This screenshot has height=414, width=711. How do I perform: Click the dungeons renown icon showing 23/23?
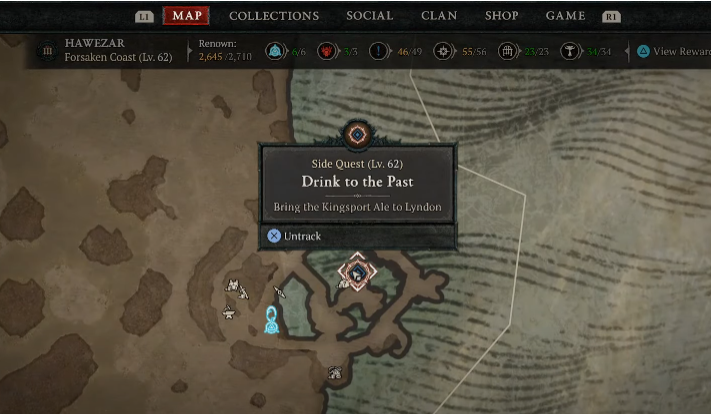[x=507, y=51]
